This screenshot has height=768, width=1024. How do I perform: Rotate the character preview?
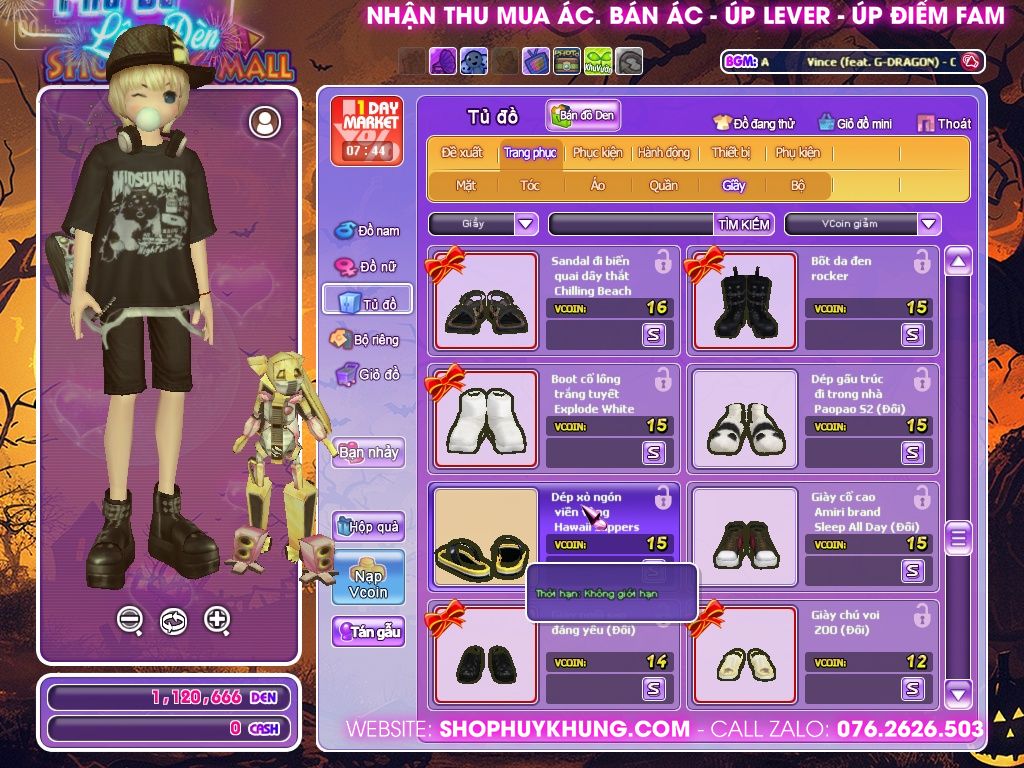click(x=173, y=620)
